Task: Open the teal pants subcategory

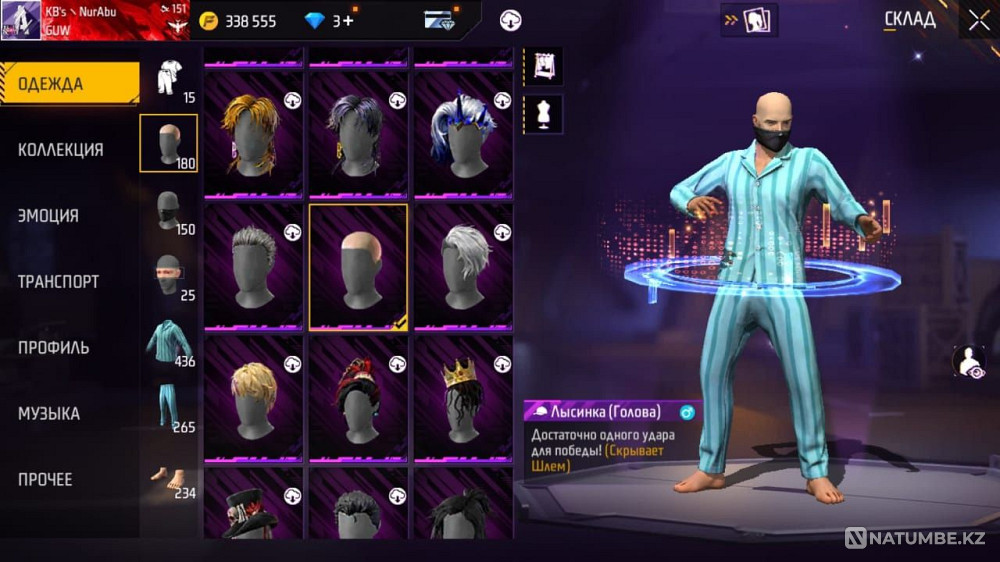Action: (x=168, y=408)
